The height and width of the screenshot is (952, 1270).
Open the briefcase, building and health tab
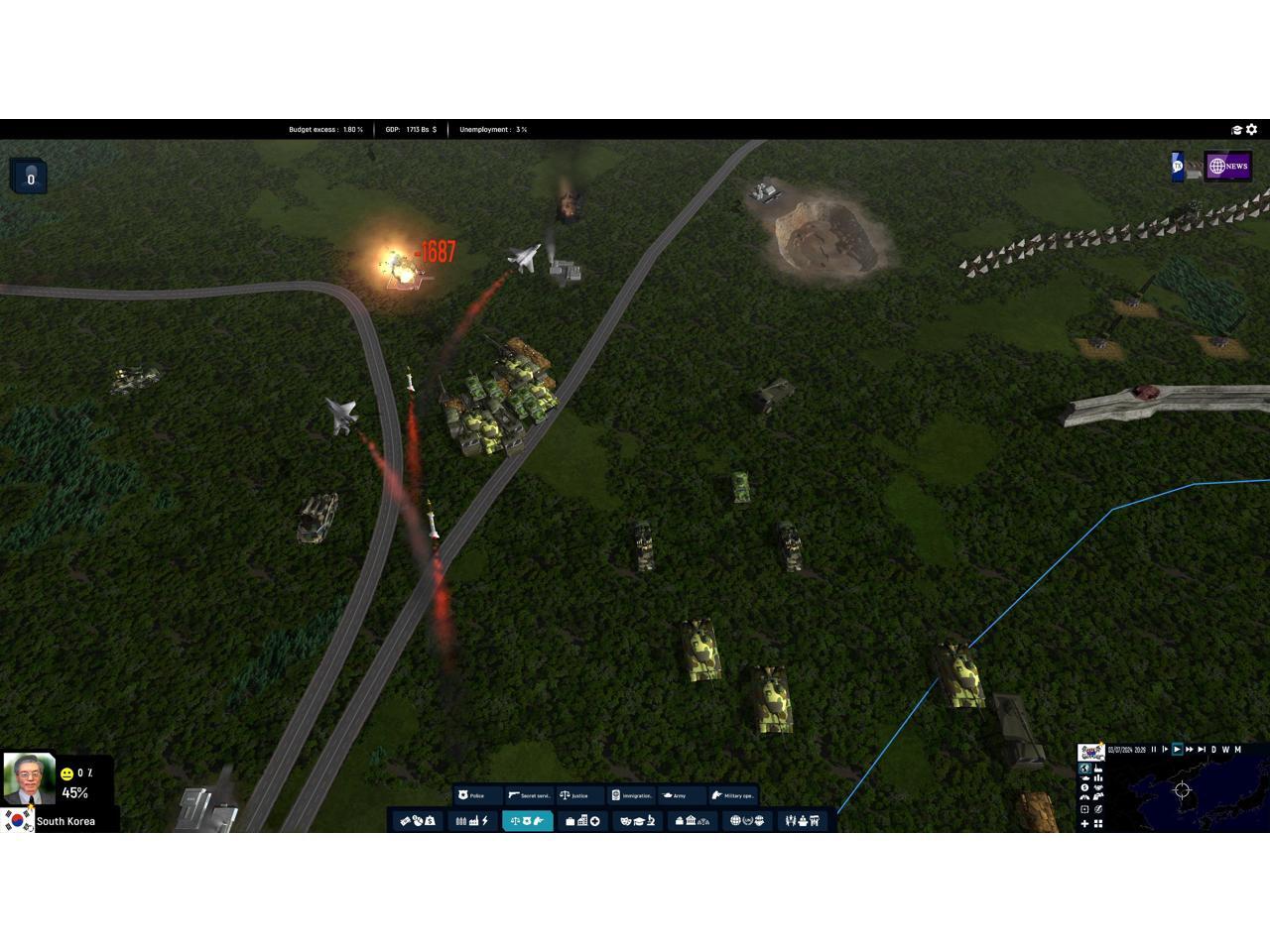pos(582,821)
